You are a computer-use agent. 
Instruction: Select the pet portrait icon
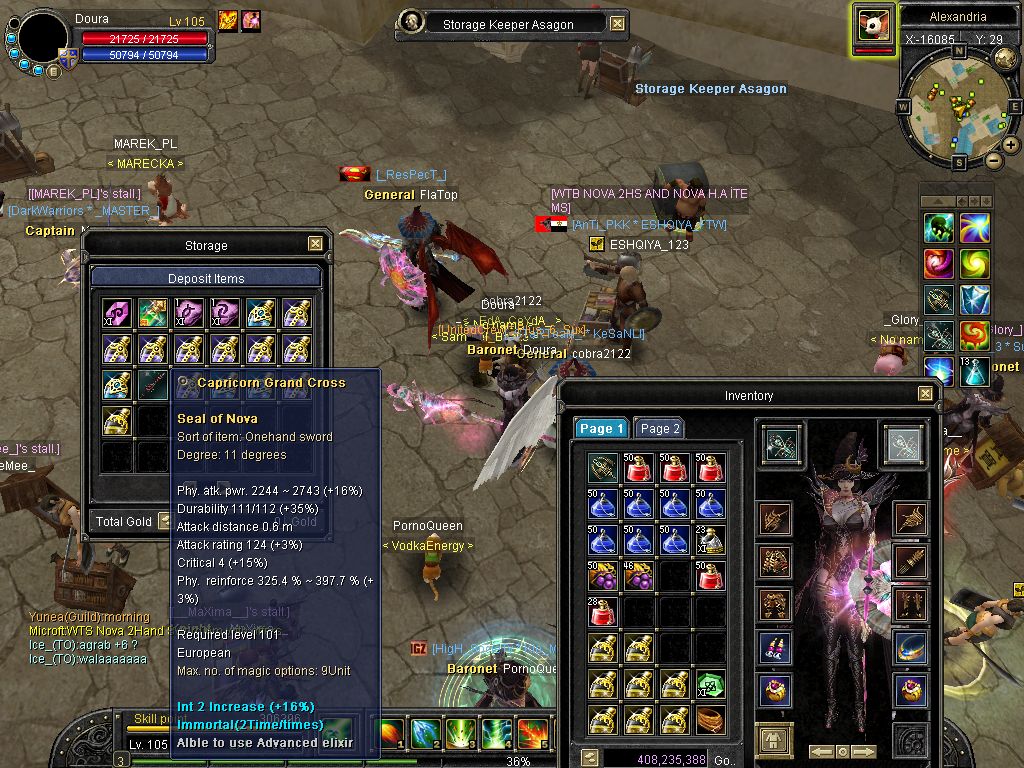coord(874,26)
